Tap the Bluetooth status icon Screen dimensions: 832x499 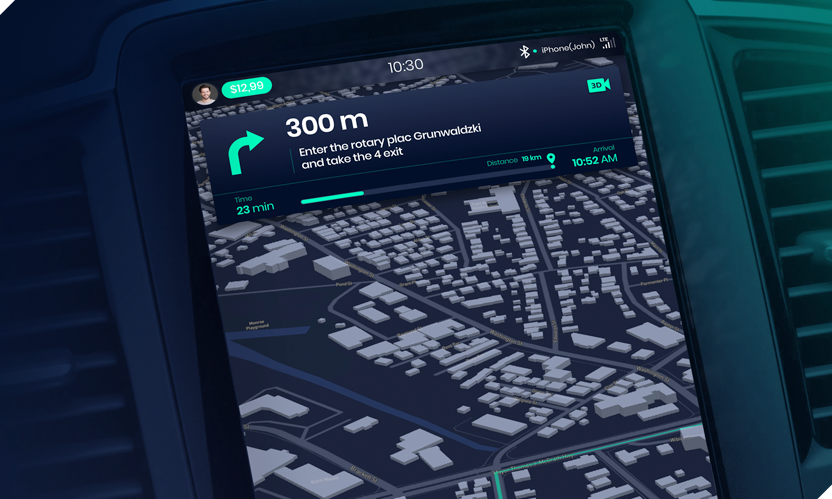pos(522,51)
